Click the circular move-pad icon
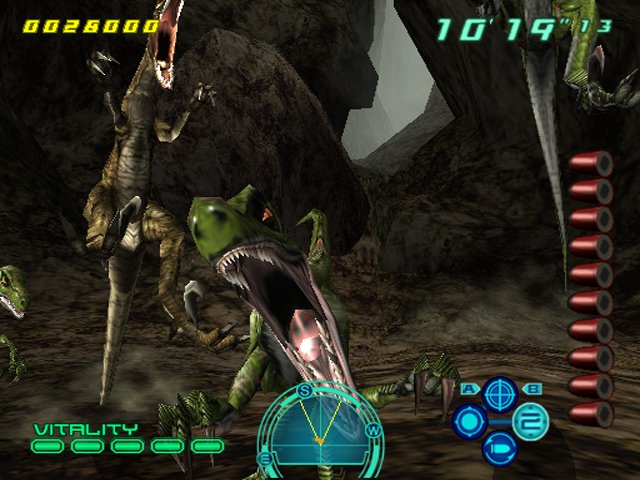Viewport: 640px width, 480px height. point(468,421)
